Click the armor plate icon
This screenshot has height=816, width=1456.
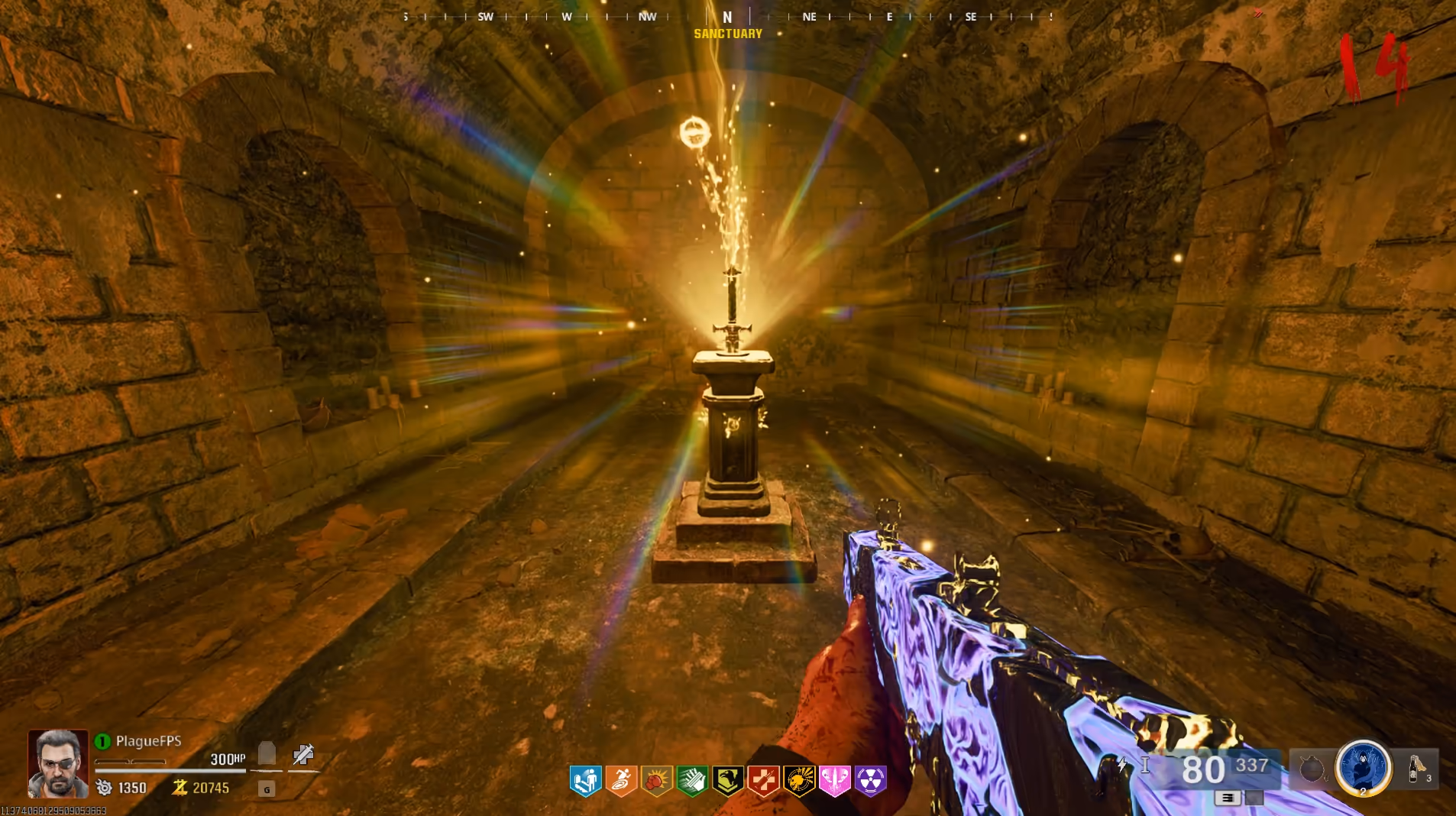tap(267, 754)
